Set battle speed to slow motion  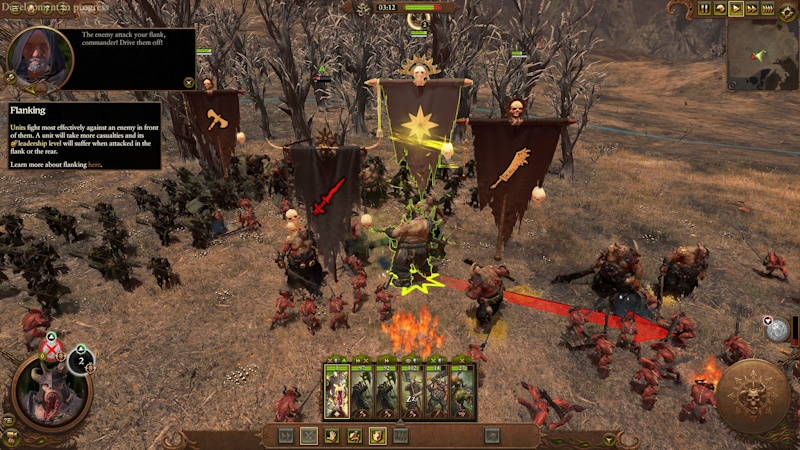[x=720, y=9]
